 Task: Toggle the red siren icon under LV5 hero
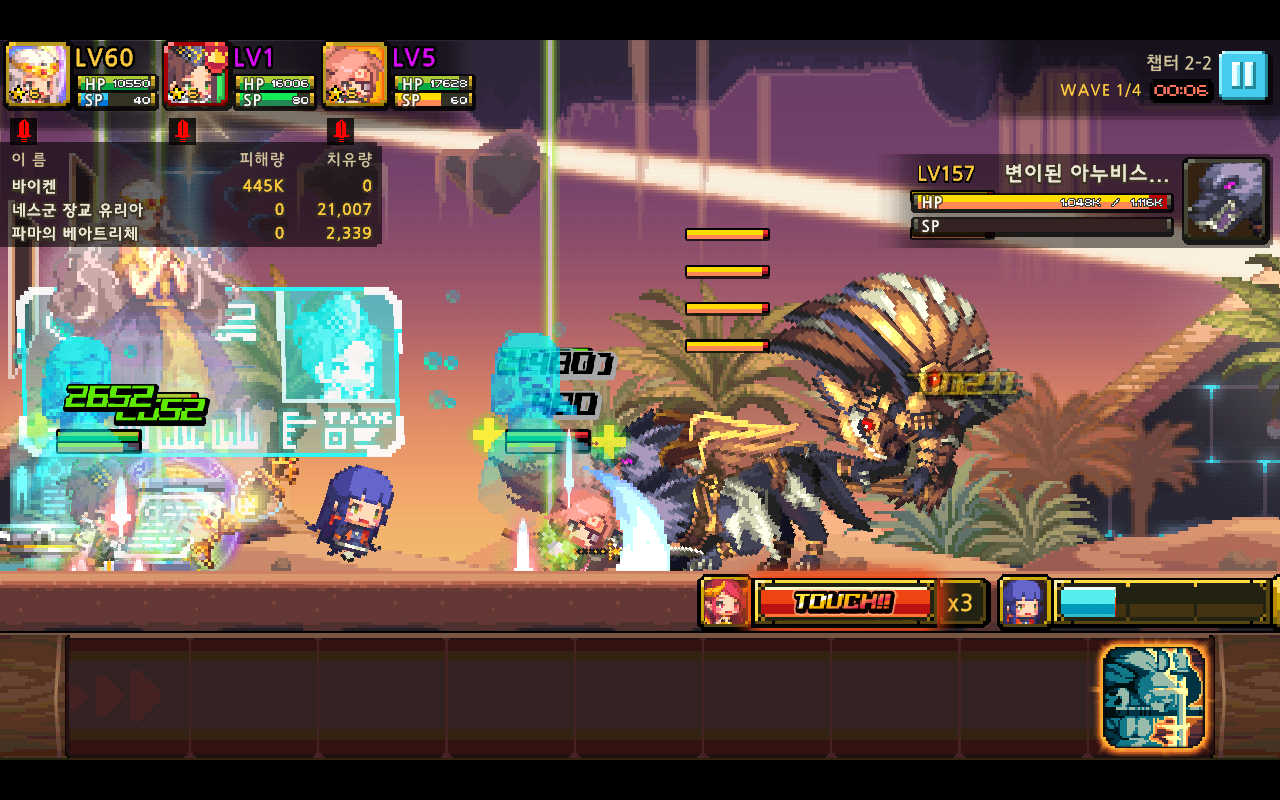point(341,130)
